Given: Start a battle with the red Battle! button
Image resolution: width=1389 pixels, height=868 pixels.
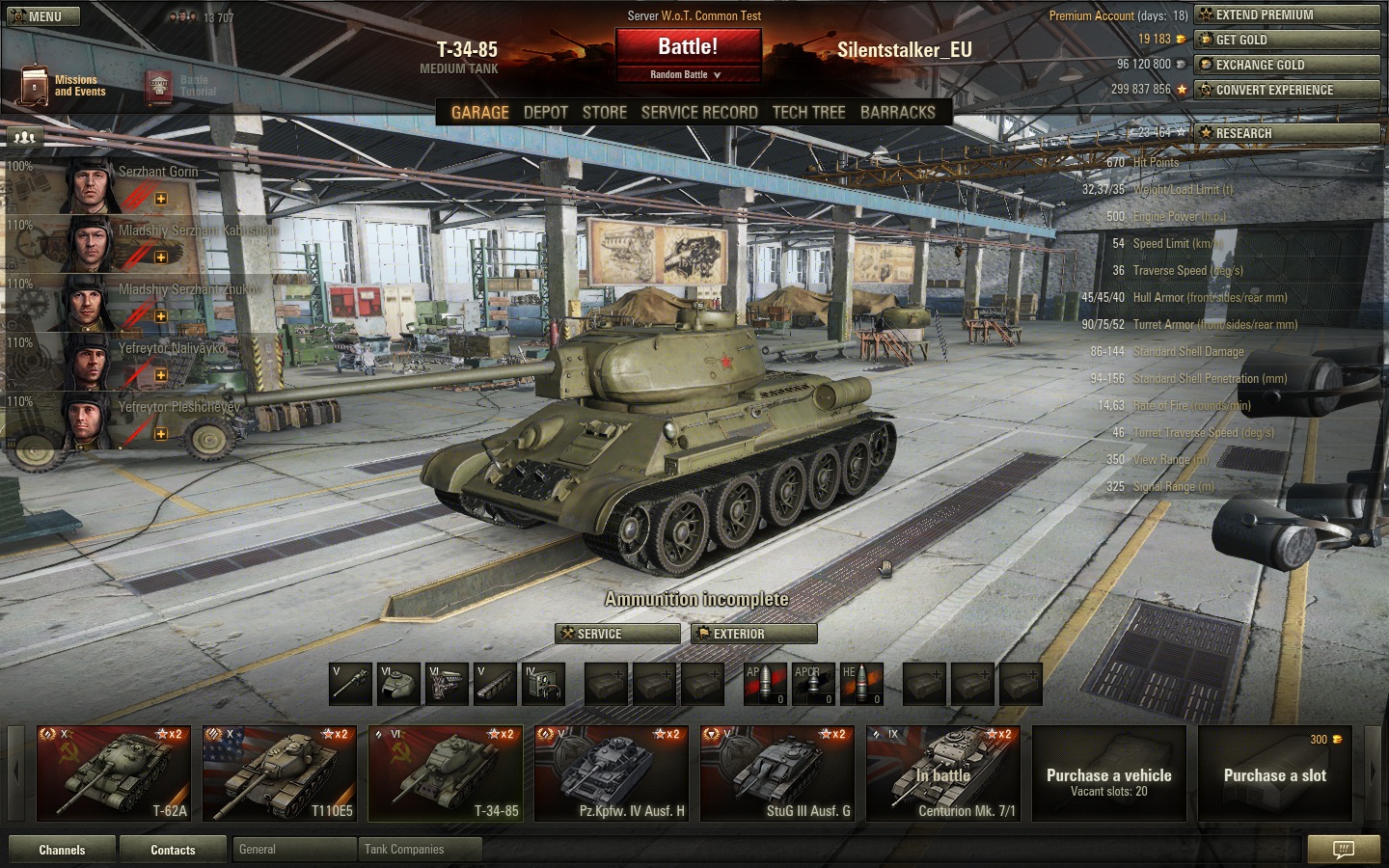Looking at the screenshot, I should point(688,47).
